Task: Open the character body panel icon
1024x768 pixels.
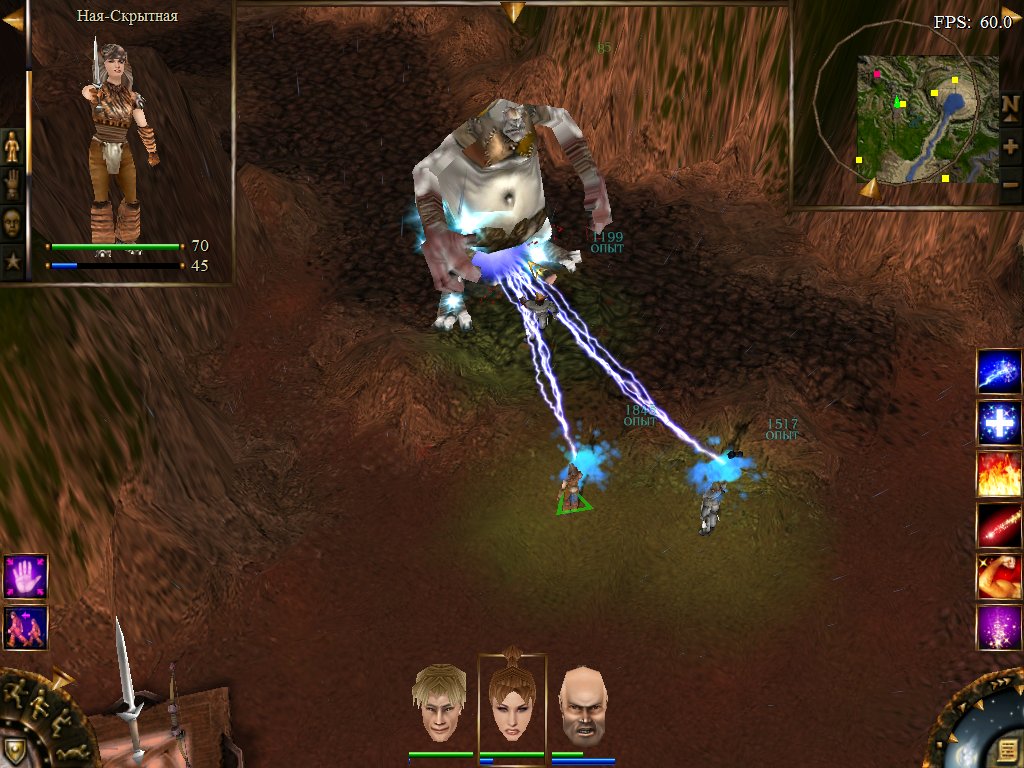Action: click(12, 147)
